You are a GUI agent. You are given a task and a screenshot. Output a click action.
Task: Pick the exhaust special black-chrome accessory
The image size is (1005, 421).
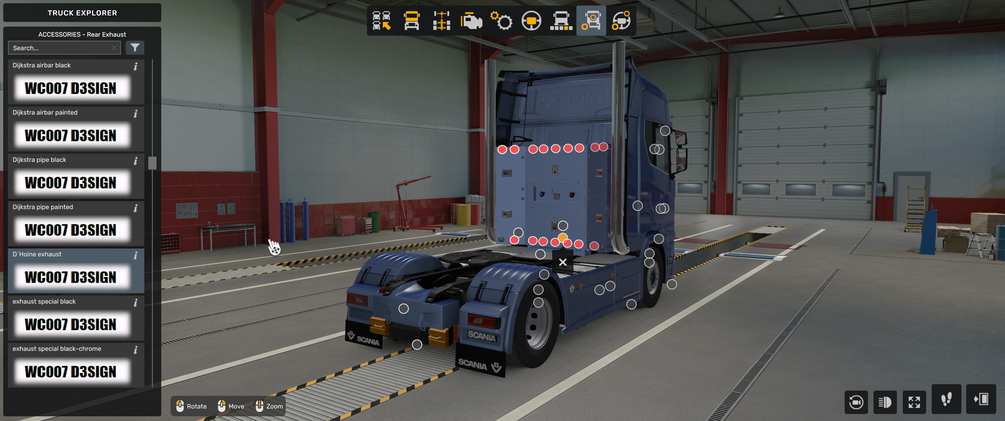(x=70, y=371)
